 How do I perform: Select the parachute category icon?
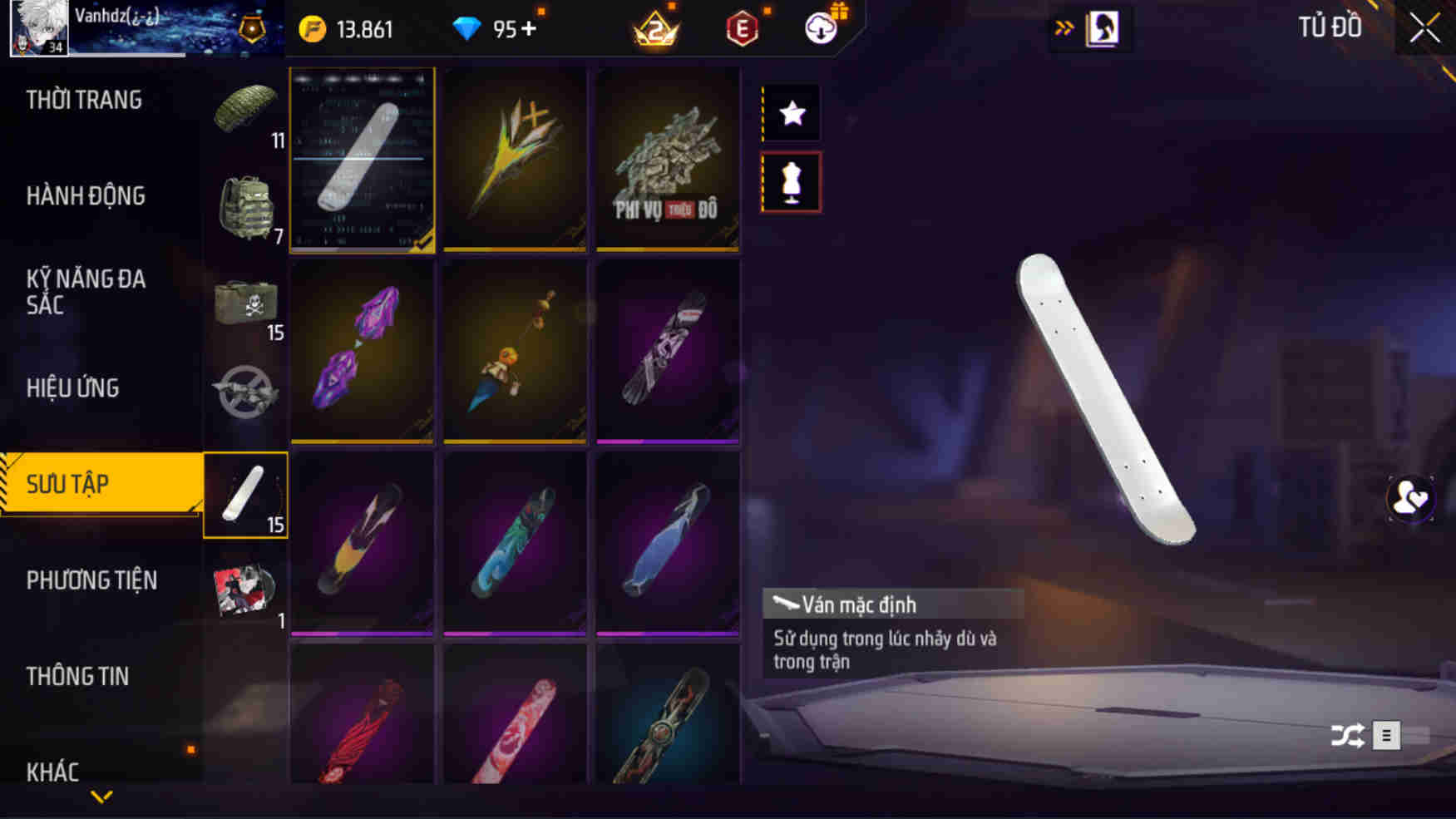point(245,108)
